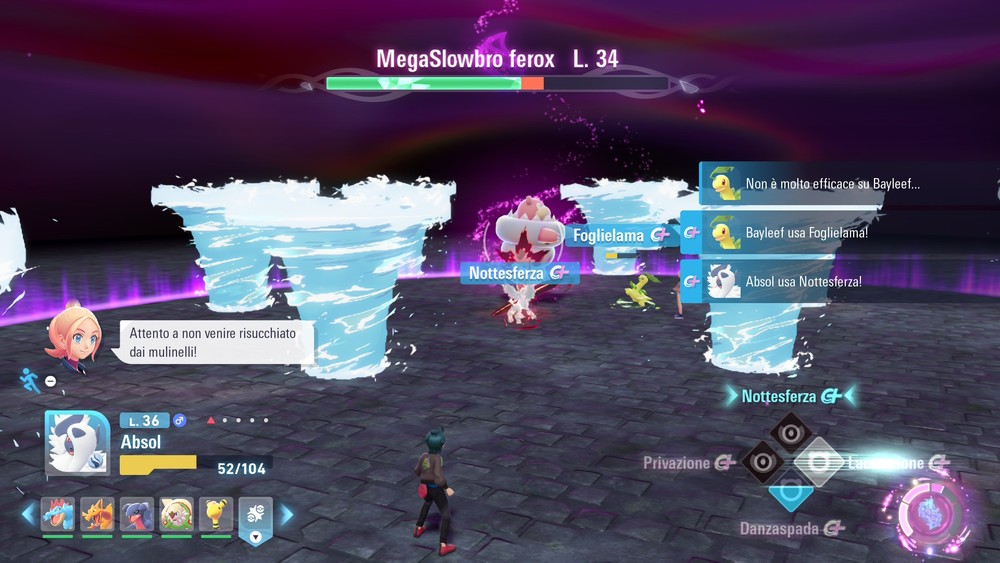Click the party bar right arrow
The width and height of the screenshot is (1000, 563).
(287, 515)
